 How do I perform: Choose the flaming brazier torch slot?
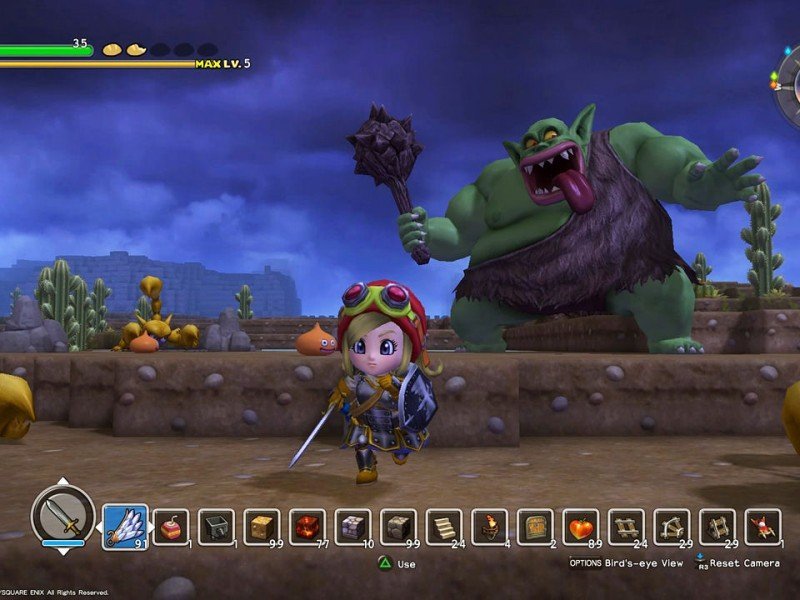coord(490,527)
